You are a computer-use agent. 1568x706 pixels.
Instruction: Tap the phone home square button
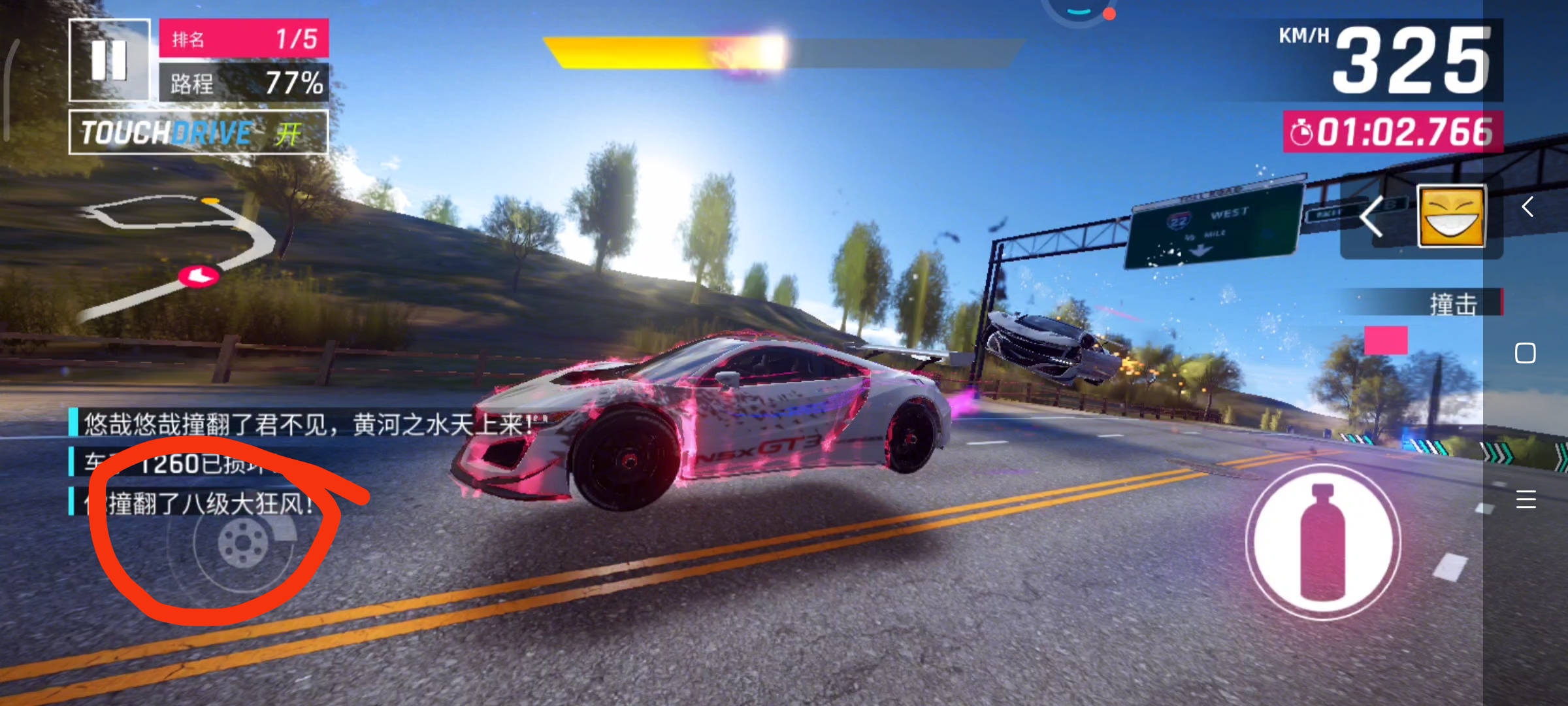tap(1526, 353)
